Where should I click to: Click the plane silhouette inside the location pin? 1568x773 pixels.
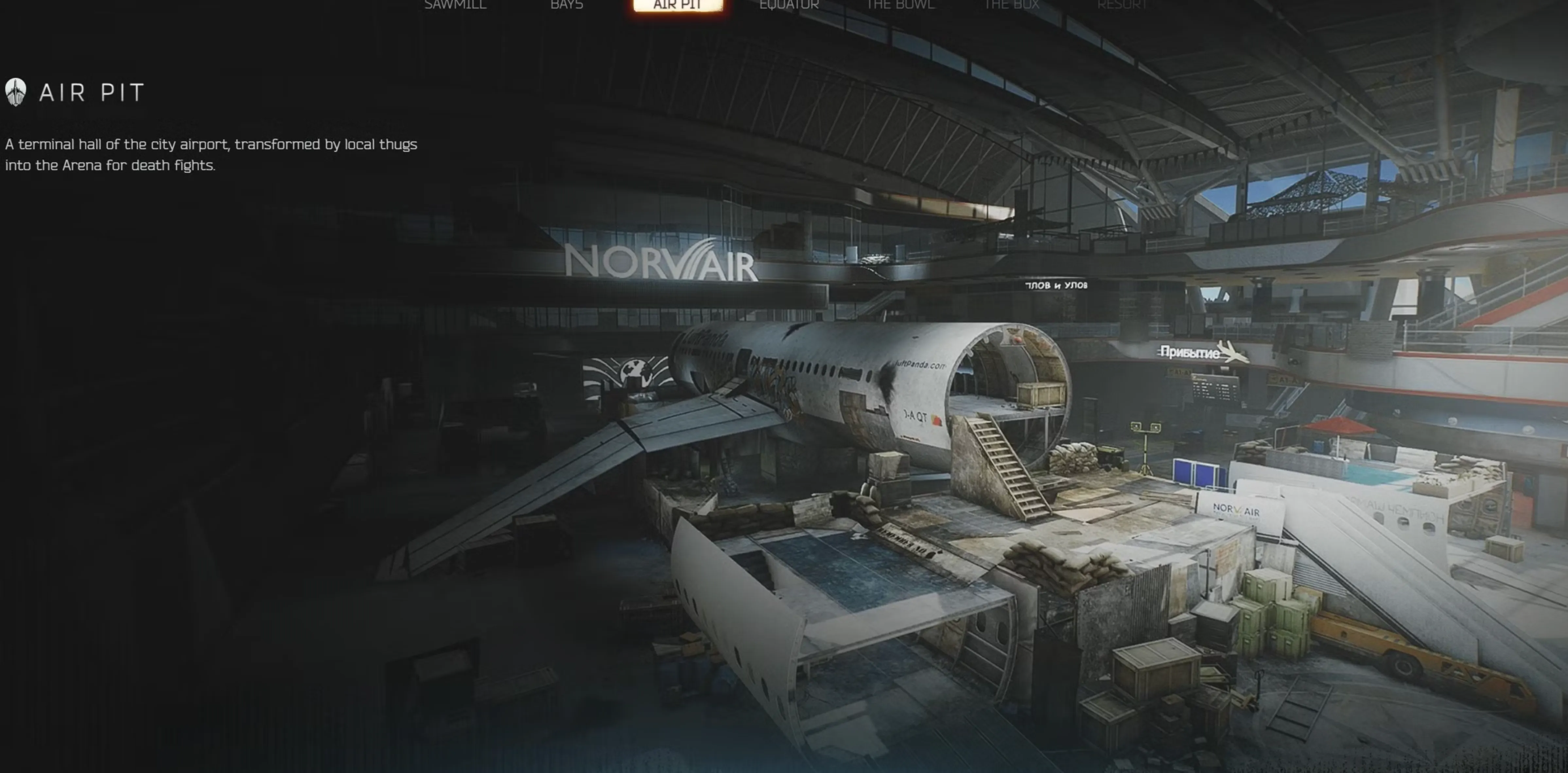[x=16, y=93]
